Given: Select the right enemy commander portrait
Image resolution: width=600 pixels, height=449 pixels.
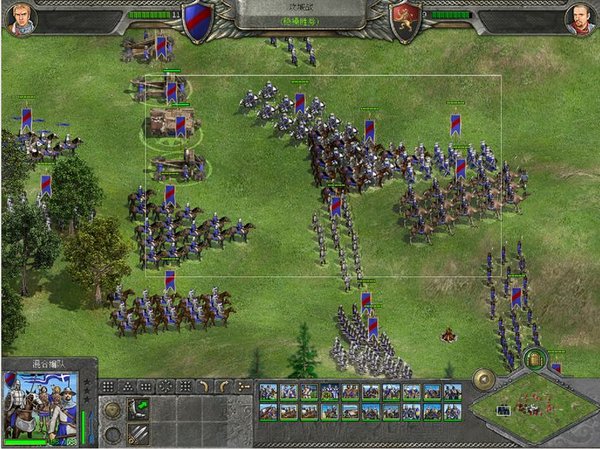Looking at the screenshot, I should 580,17.
